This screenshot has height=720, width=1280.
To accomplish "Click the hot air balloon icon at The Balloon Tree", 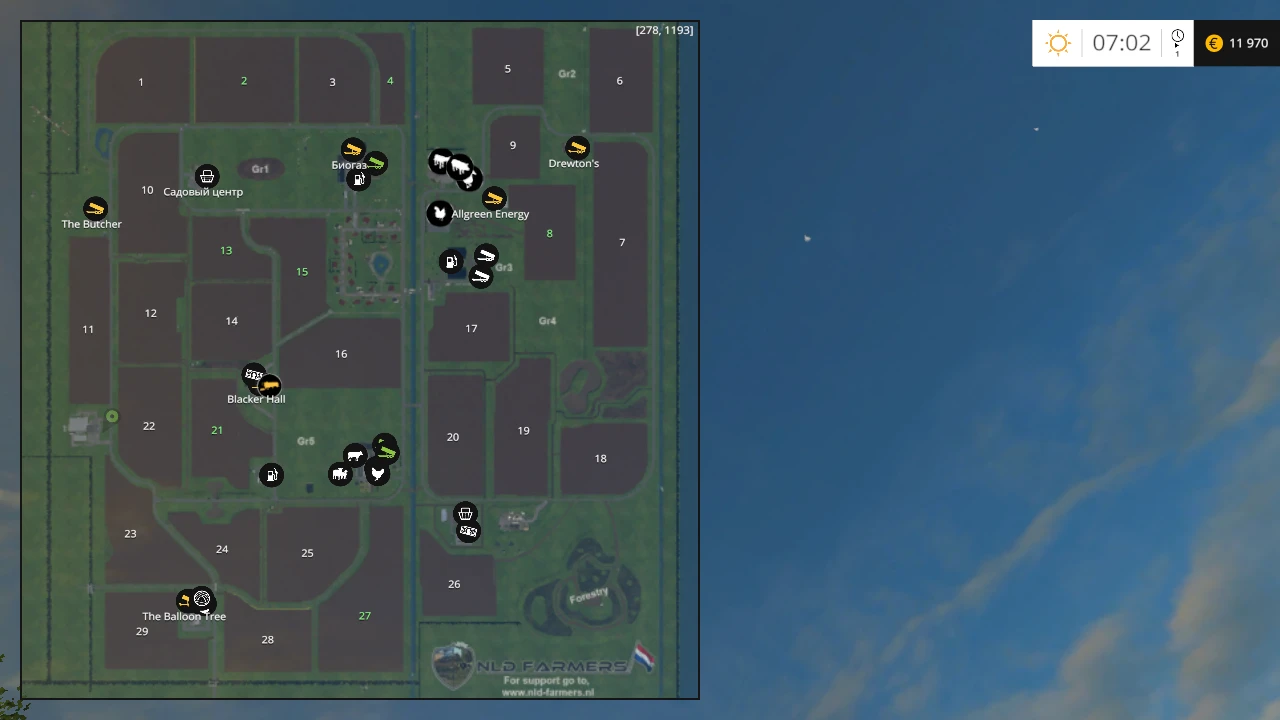I will 201,599.
